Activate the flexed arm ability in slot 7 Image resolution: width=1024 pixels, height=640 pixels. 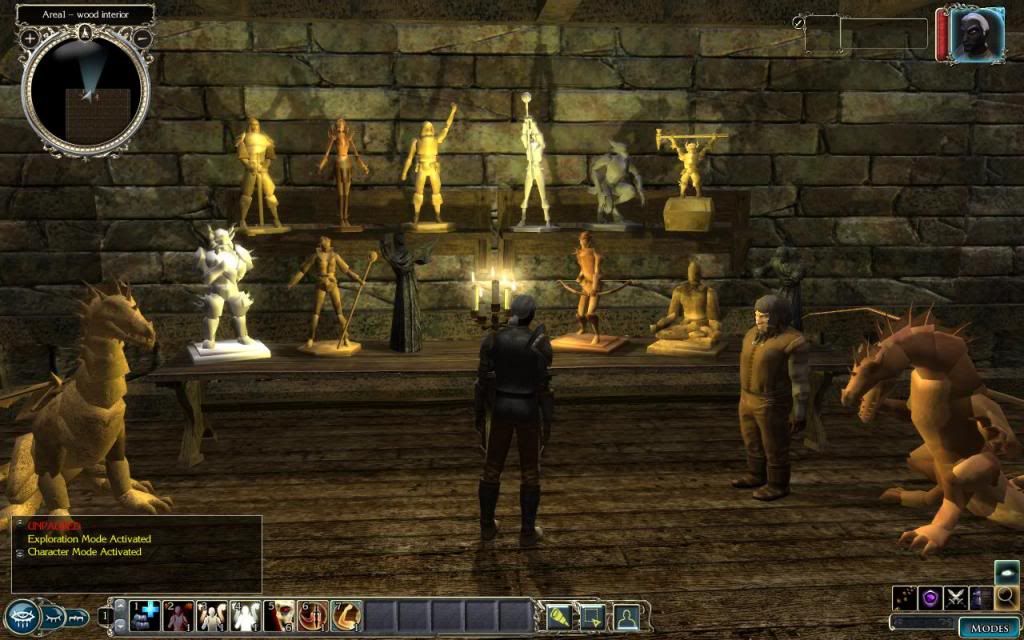347,615
